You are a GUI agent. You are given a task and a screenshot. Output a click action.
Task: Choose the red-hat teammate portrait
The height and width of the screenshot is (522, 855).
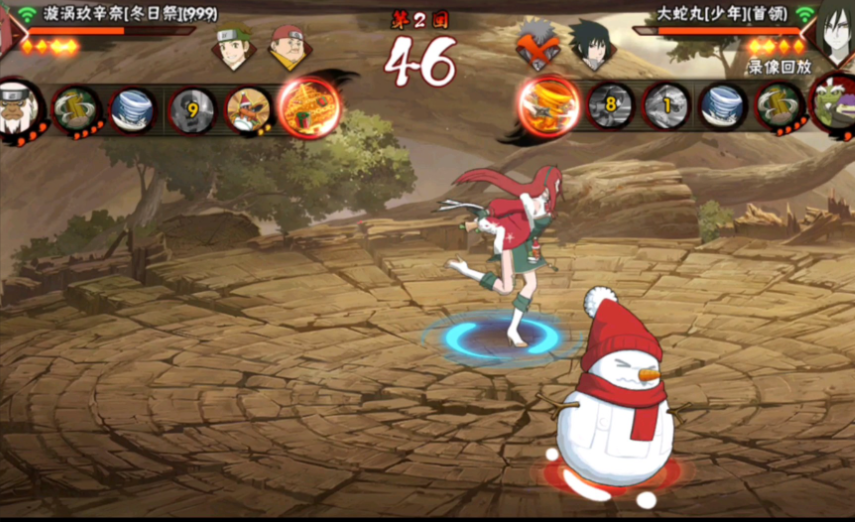point(290,46)
